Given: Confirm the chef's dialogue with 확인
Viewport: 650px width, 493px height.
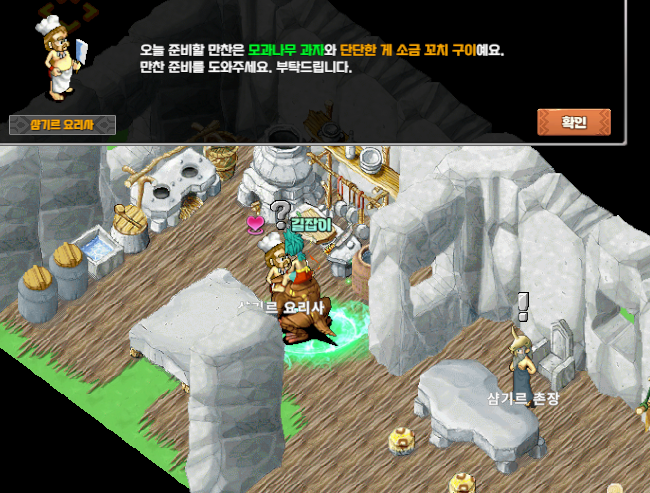Looking at the screenshot, I should click(x=573, y=122).
